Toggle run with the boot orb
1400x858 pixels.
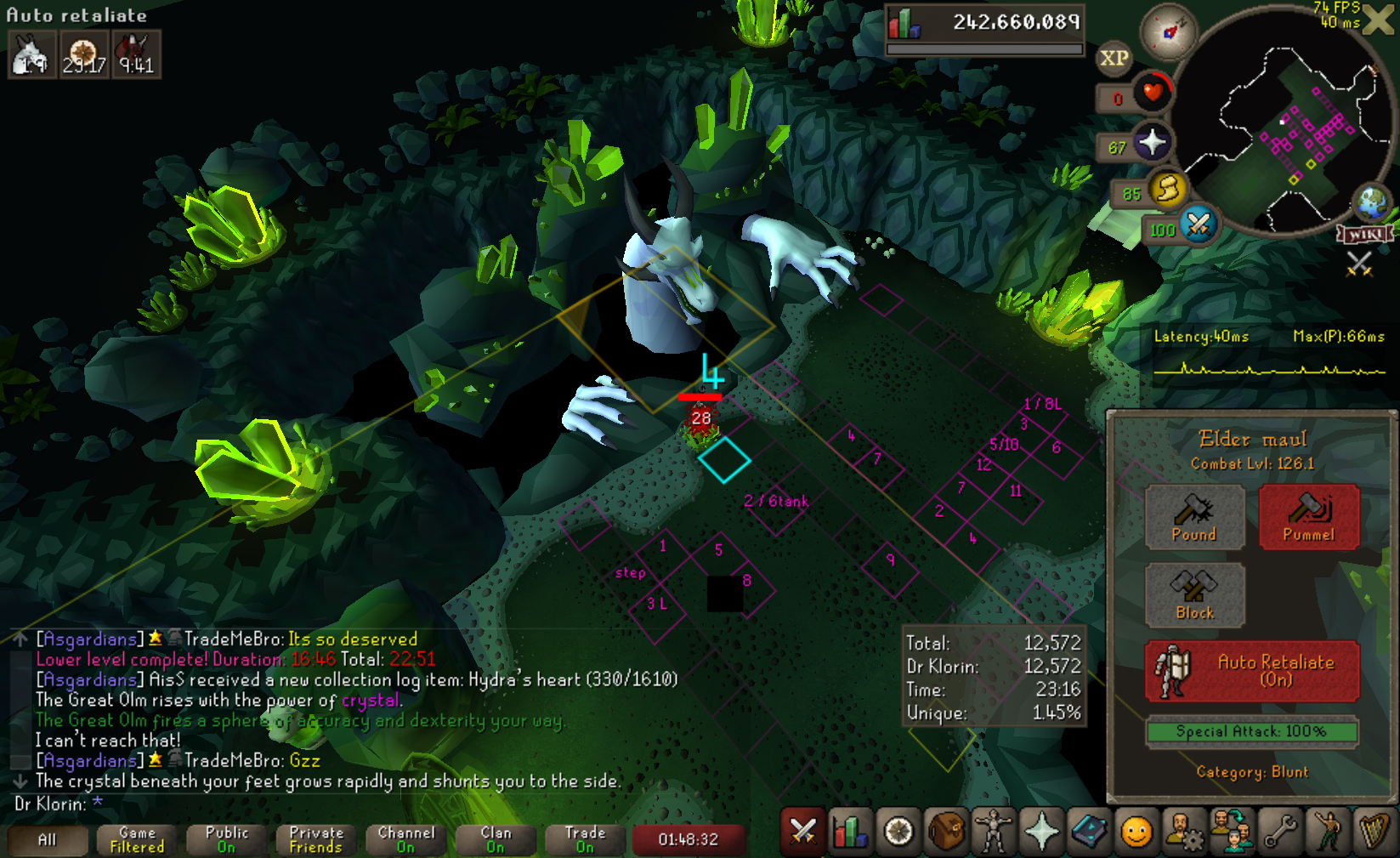[1168, 189]
